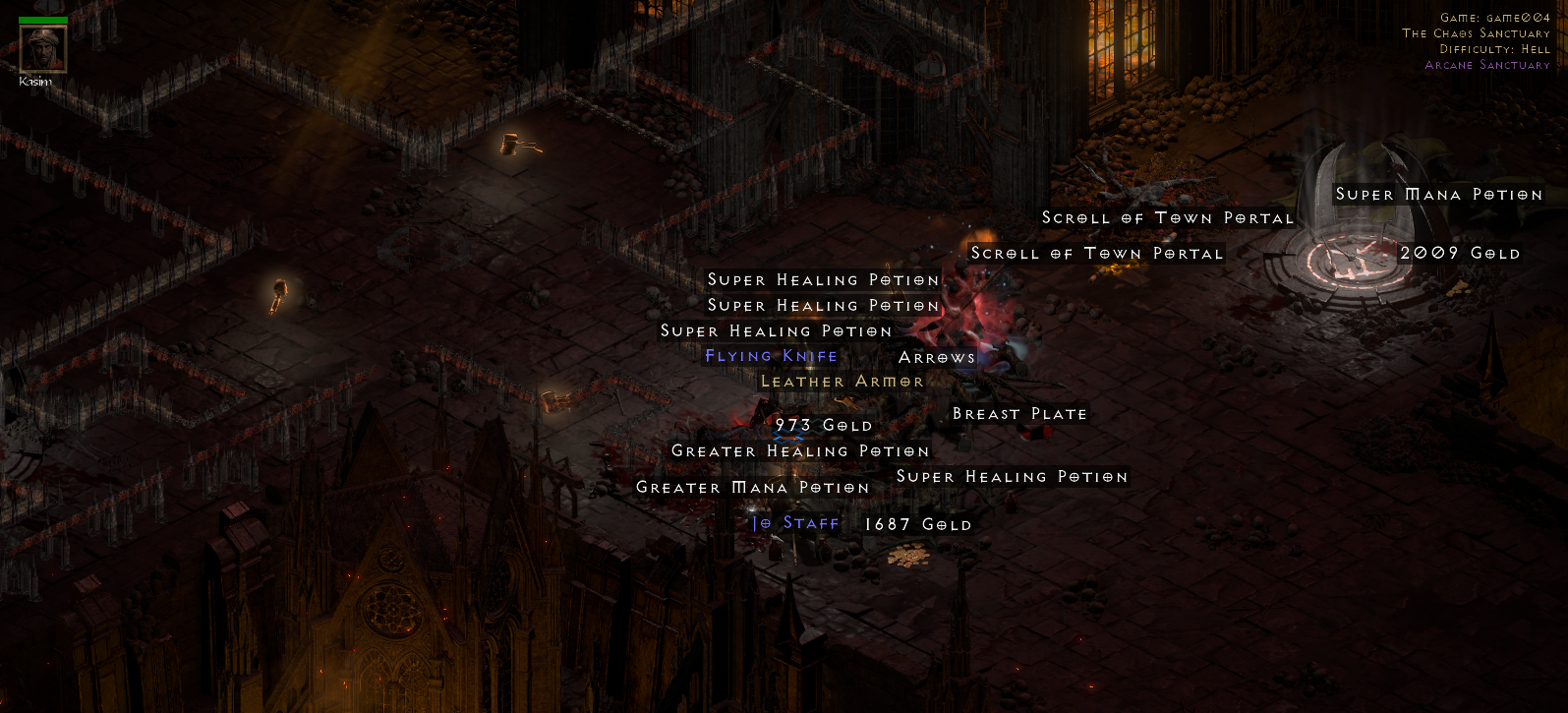Pick up the Flying Knife
This screenshot has height=713, width=1568.
point(770,356)
